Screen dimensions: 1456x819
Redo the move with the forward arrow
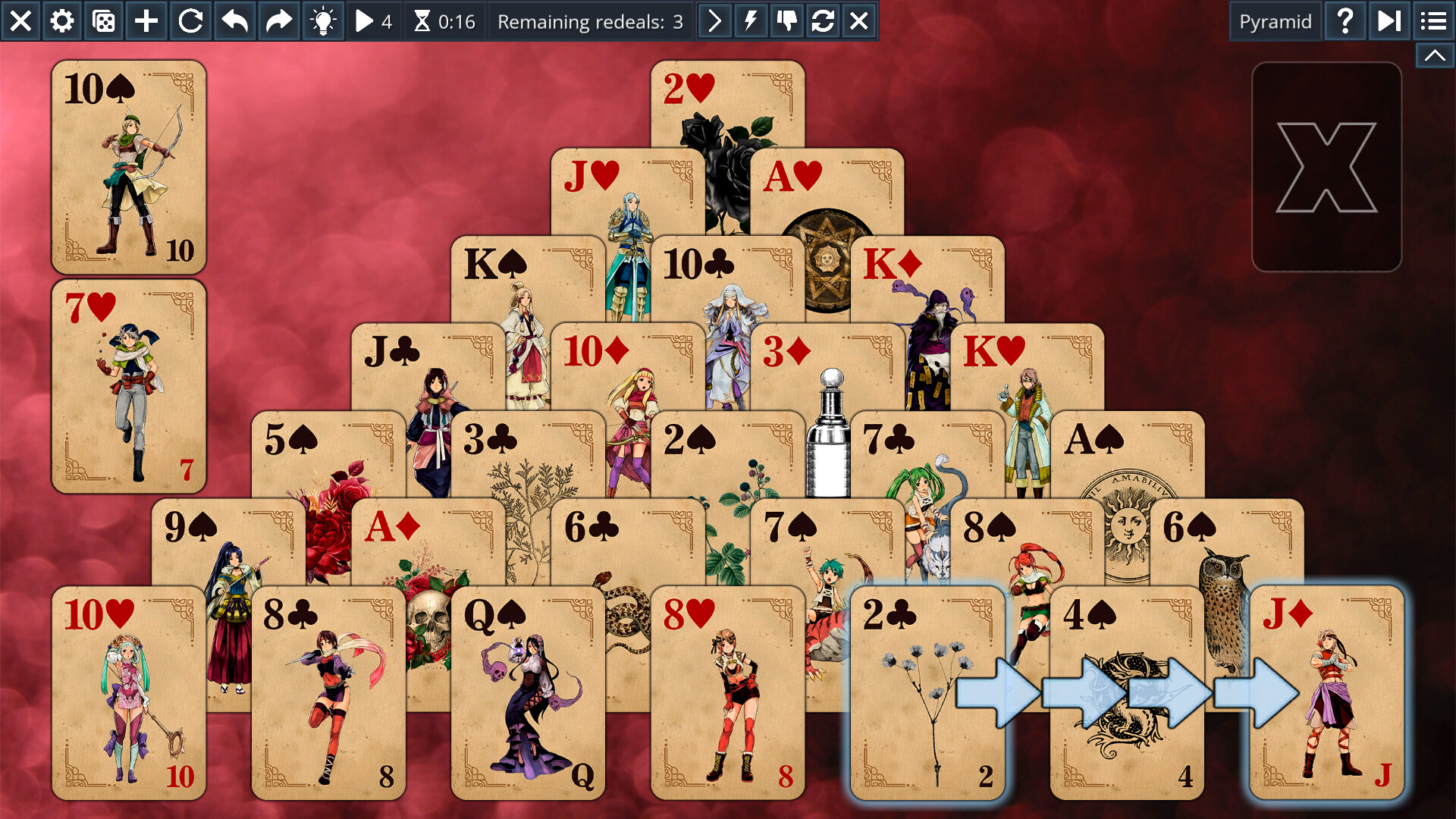278,20
